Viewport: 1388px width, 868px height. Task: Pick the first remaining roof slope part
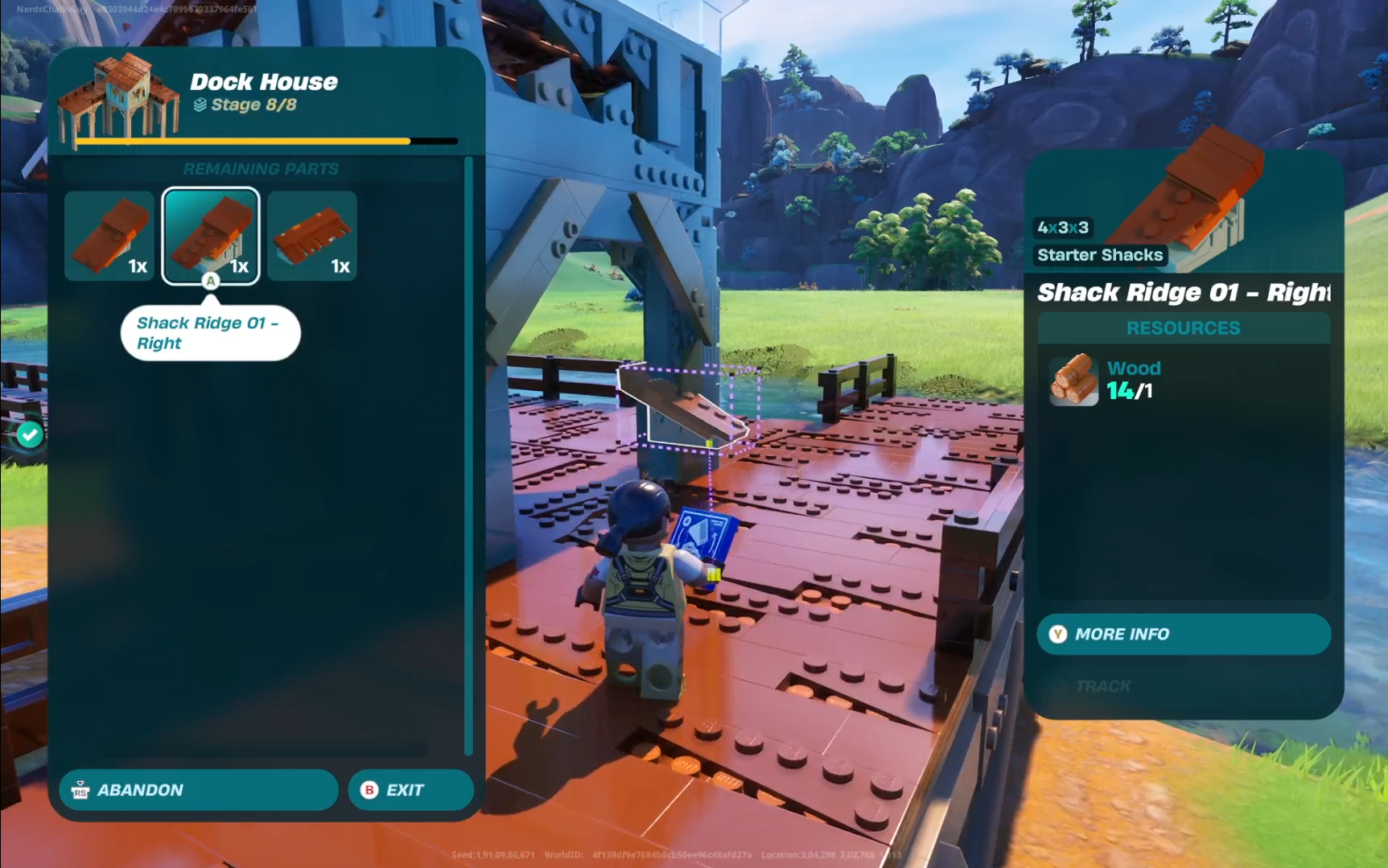point(109,236)
